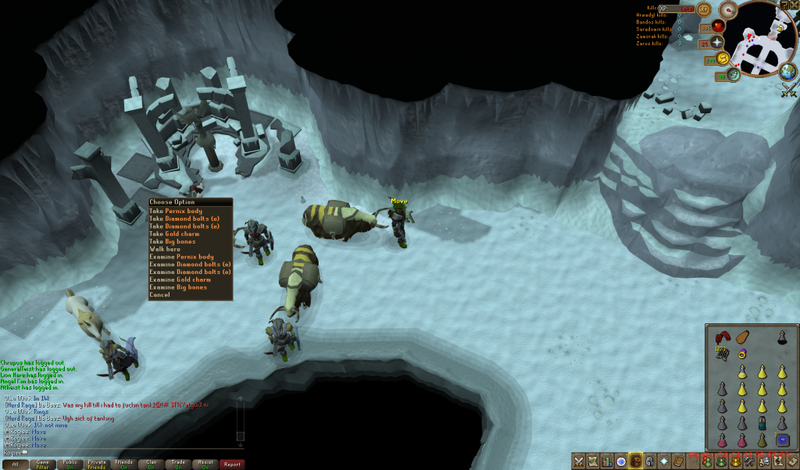Select the blue item in bottom inventory row
Viewport: 800px width, 470px height.
[x=782, y=440]
